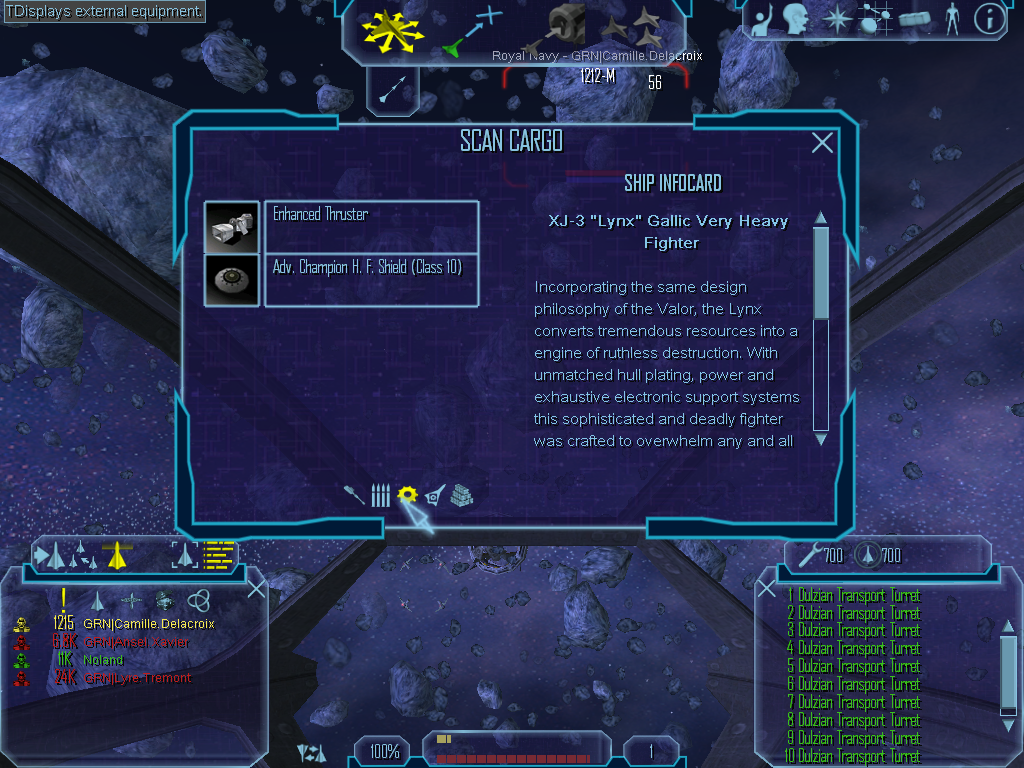Select Noland in the contact list

[x=103, y=660]
